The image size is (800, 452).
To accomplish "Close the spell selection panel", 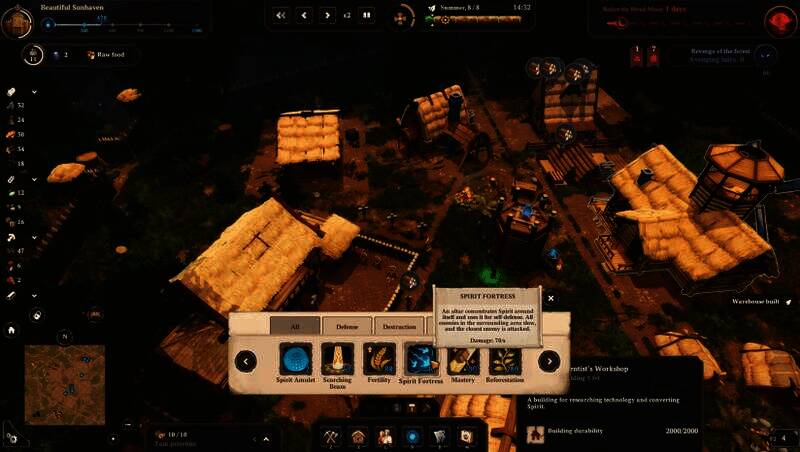I will [551, 297].
